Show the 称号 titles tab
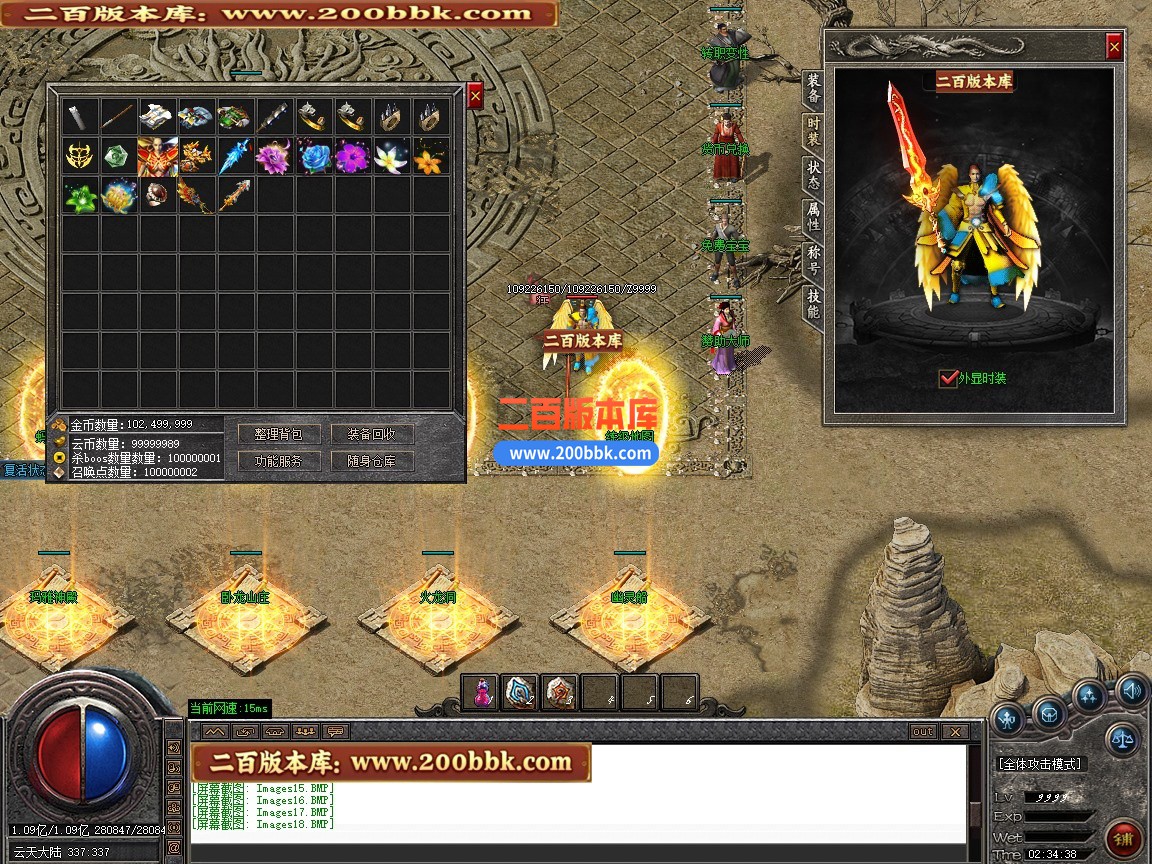Image resolution: width=1152 pixels, height=864 pixels. pos(814,260)
